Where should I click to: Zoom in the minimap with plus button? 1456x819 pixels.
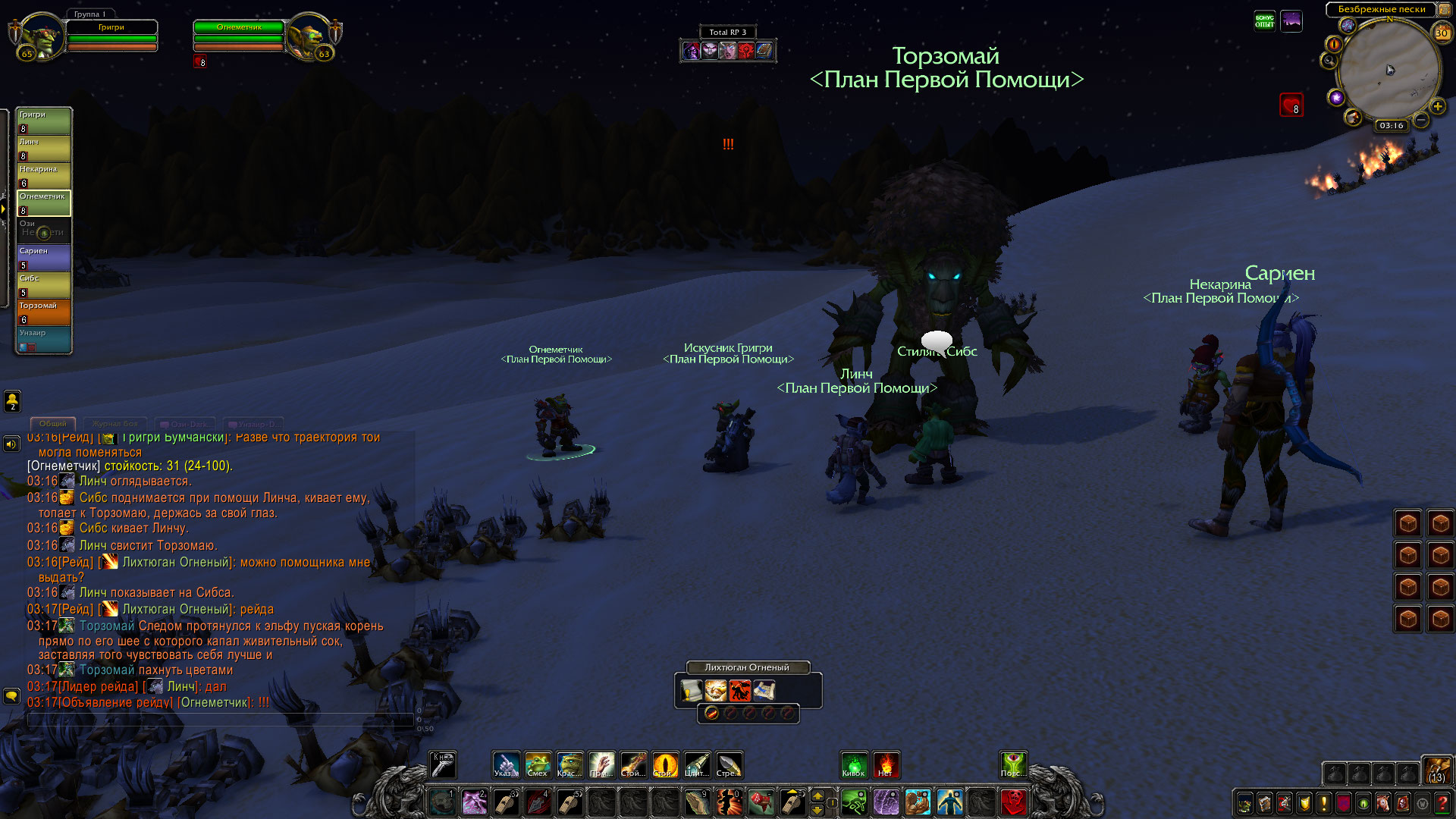[1437, 106]
